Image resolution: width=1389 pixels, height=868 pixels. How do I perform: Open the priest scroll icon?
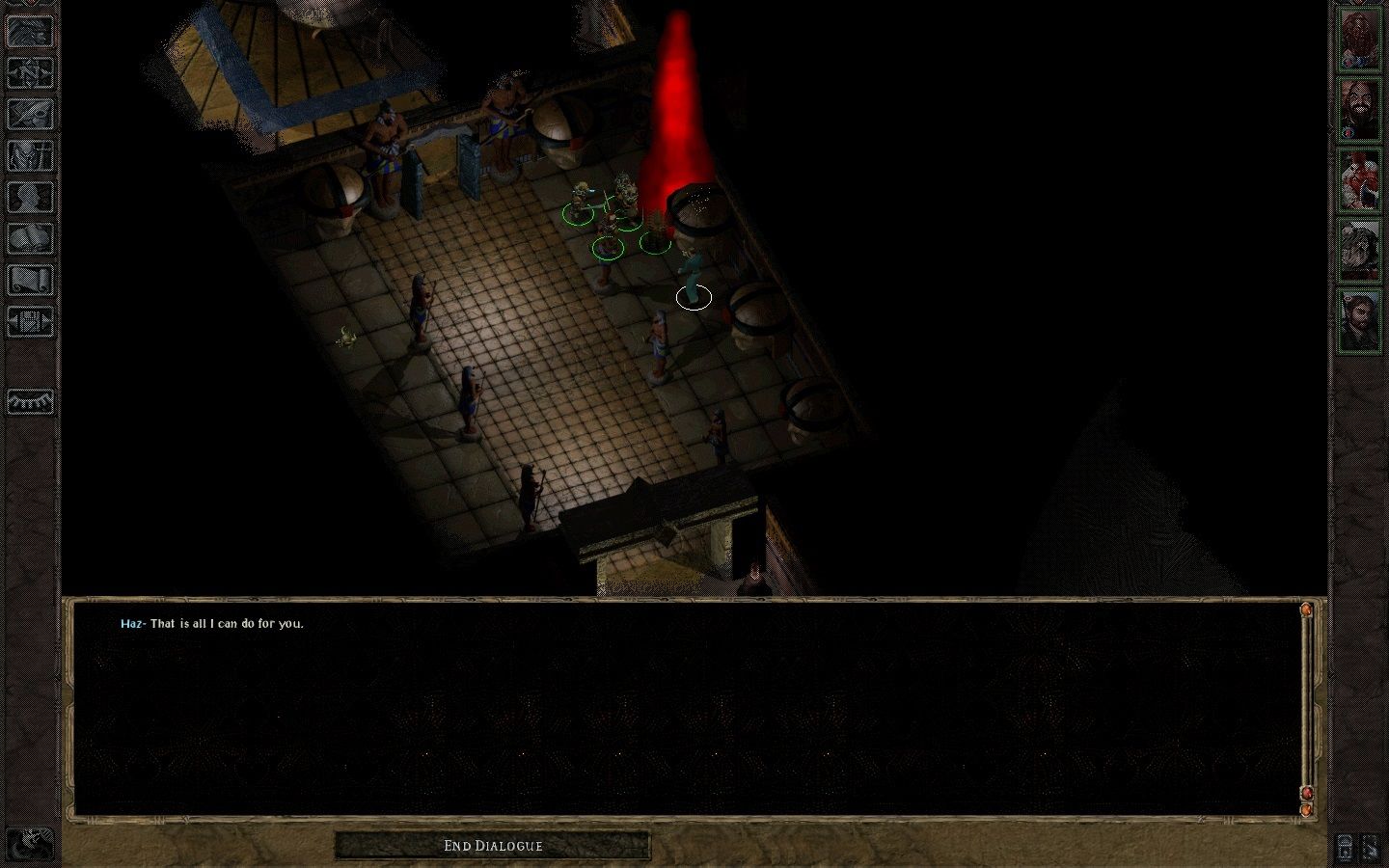(30, 280)
